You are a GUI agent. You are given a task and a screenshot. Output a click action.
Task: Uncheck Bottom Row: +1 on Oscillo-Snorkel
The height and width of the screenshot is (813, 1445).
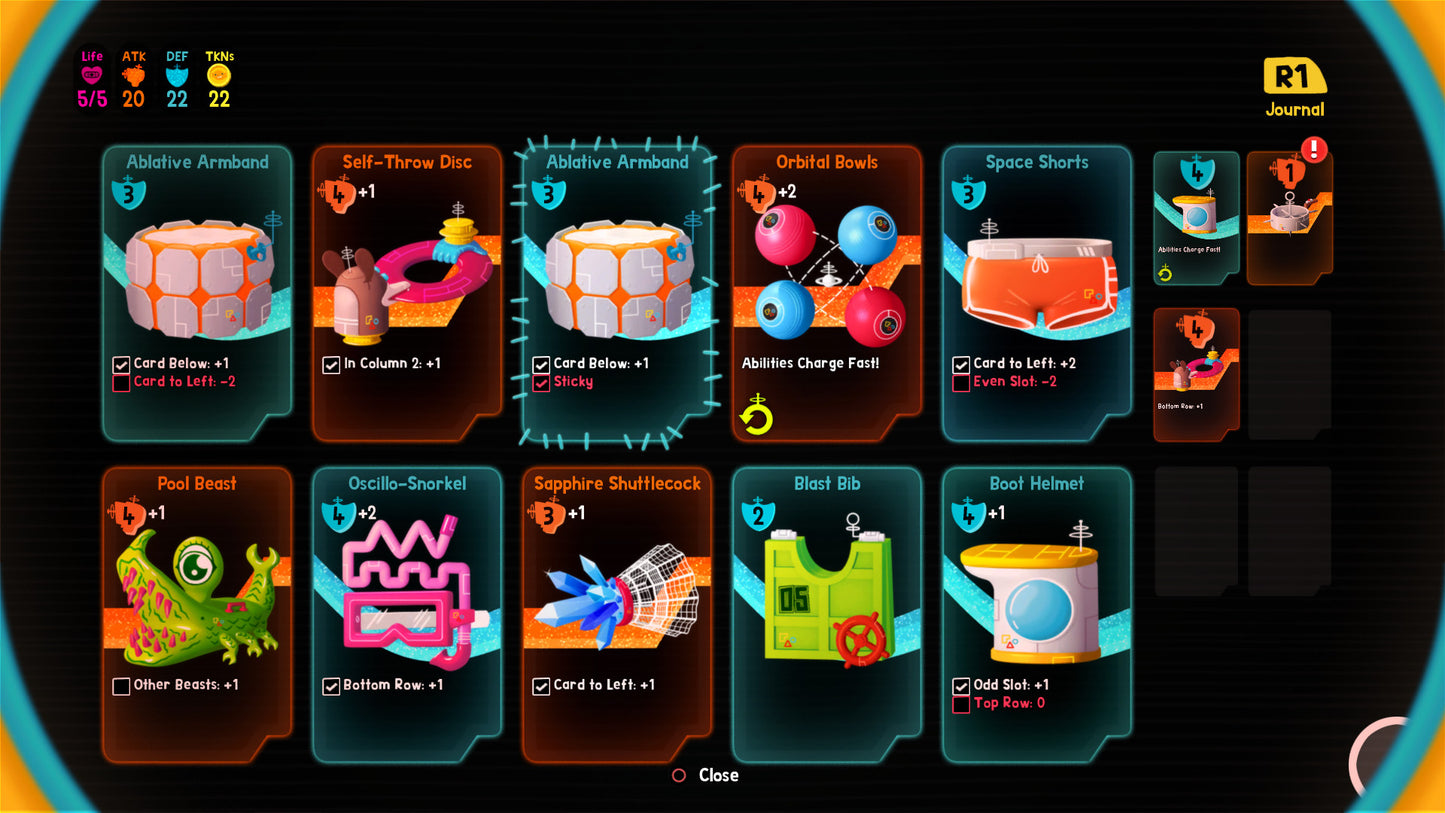click(332, 685)
